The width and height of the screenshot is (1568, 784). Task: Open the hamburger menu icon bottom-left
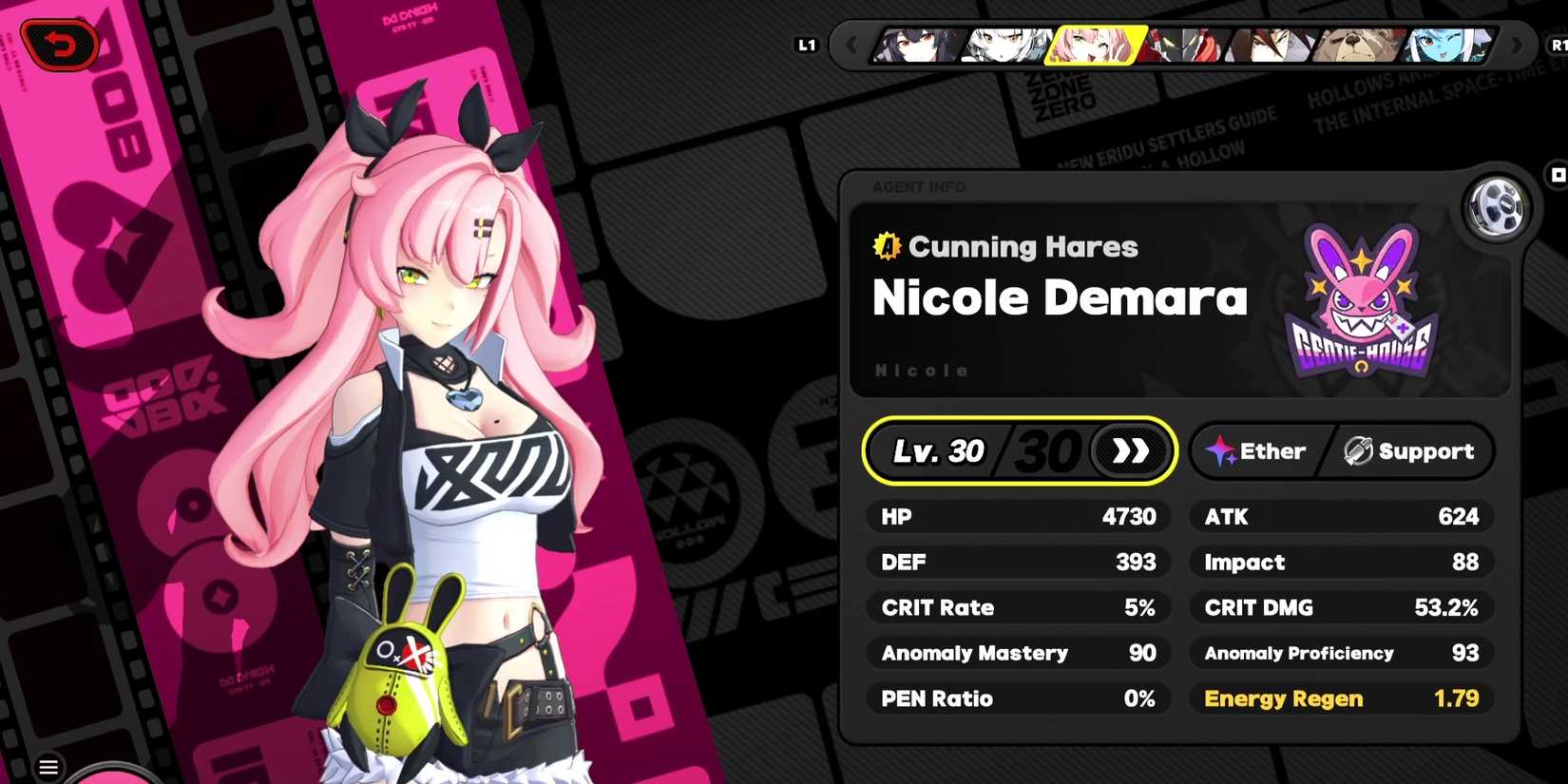pos(48,767)
